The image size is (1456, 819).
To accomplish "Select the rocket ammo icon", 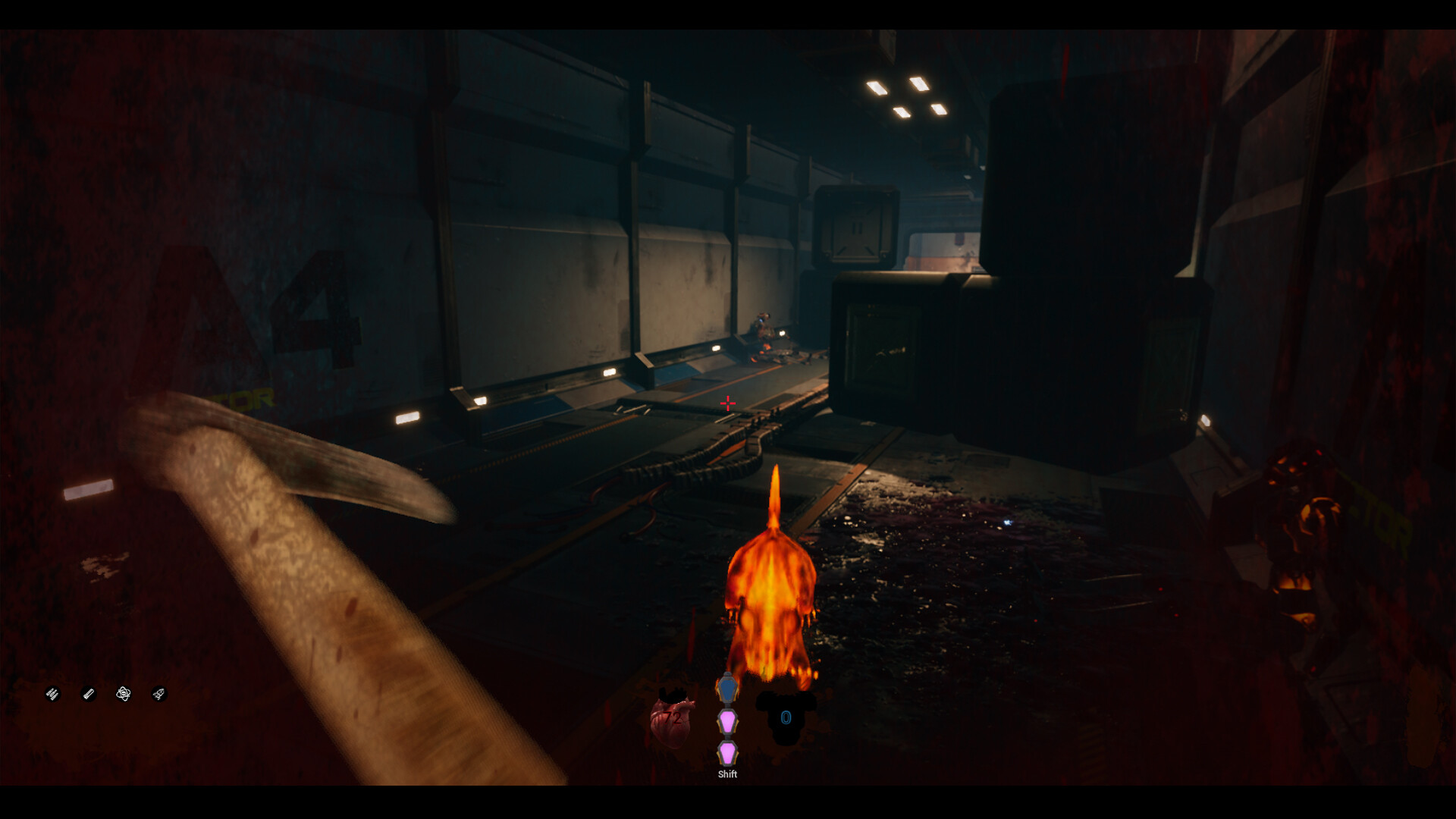I will pos(159,693).
